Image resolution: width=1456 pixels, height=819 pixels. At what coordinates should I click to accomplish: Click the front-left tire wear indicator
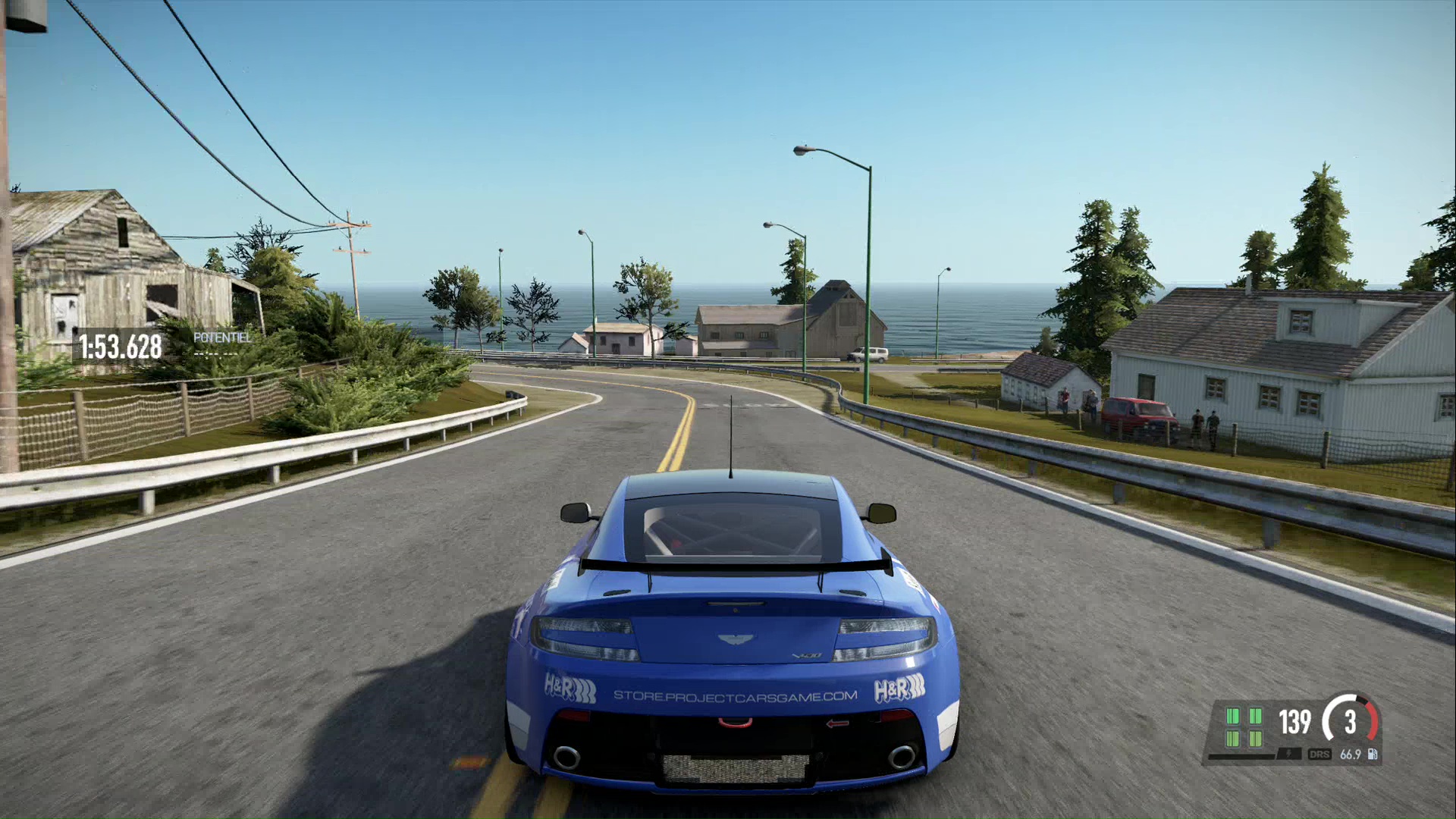click(1232, 716)
